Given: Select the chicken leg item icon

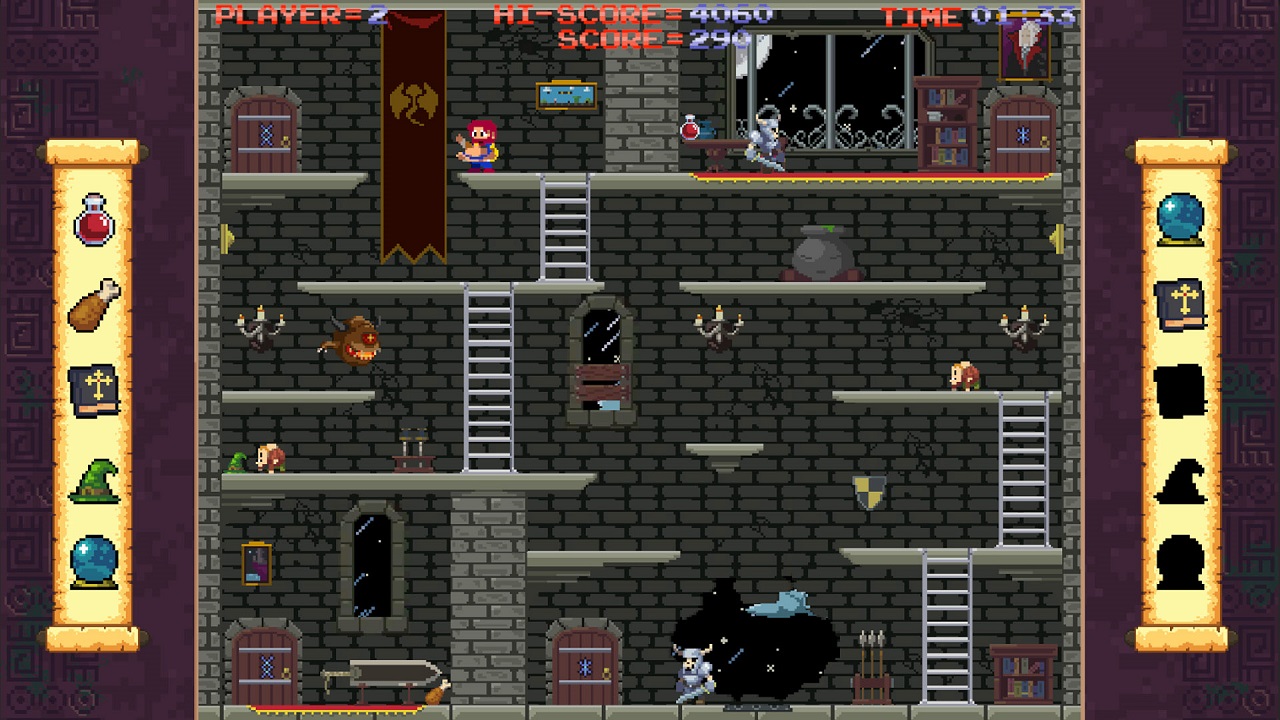Looking at the screenshot, I should 92,305.
